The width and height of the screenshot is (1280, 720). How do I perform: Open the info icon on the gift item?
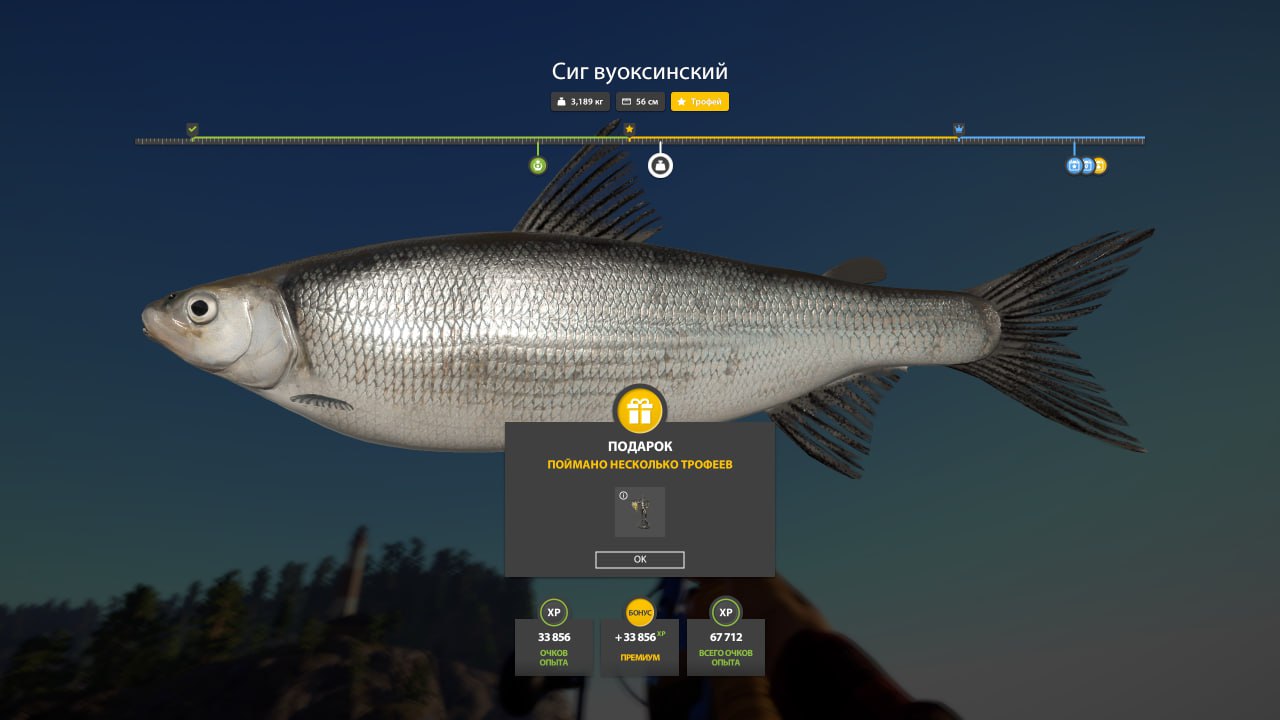point(623,495)
